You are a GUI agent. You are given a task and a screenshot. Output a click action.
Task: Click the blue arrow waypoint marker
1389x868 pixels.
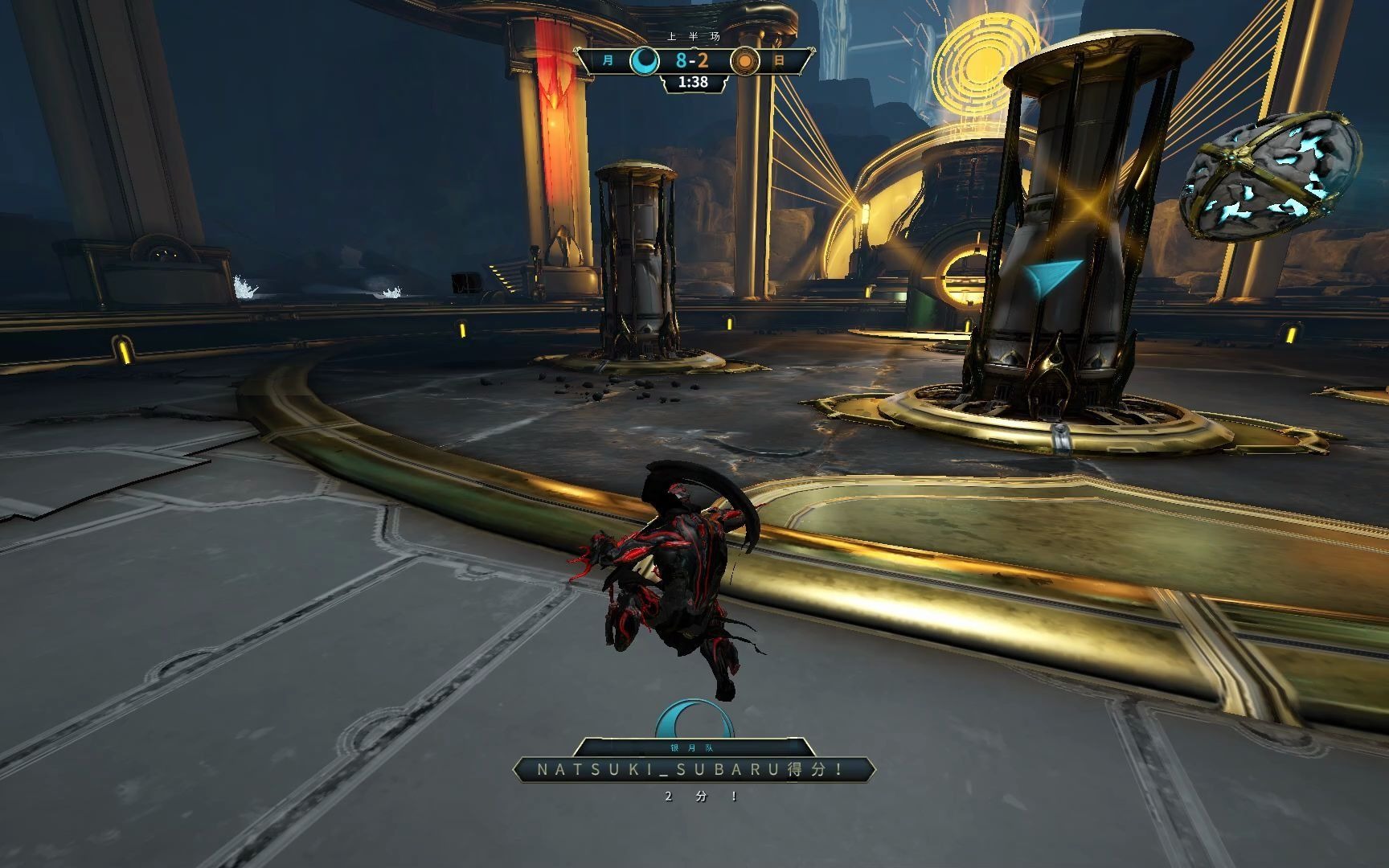pyautogui.click(x=1051, y=277)
